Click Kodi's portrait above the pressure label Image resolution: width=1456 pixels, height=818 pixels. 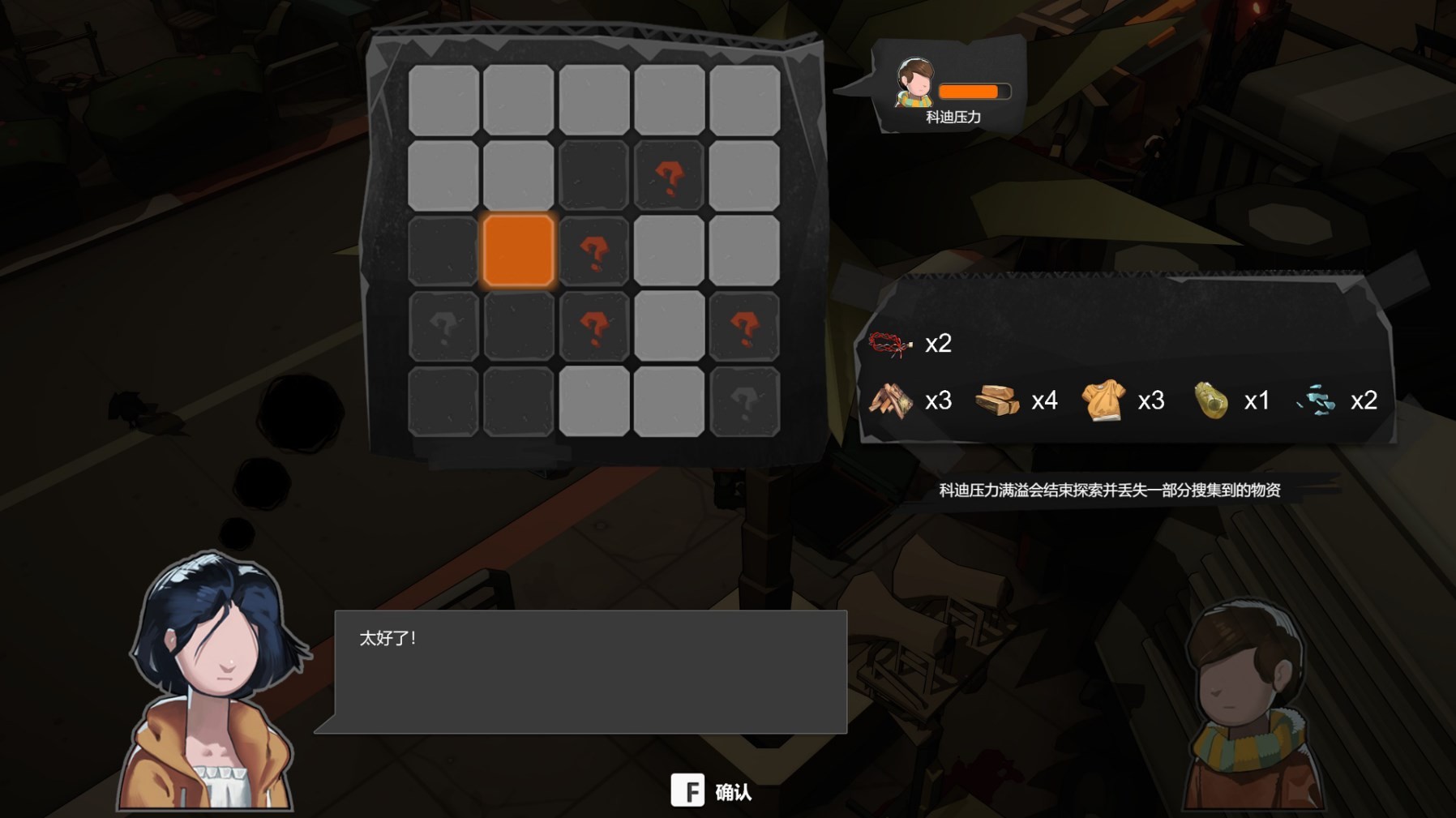914,84
